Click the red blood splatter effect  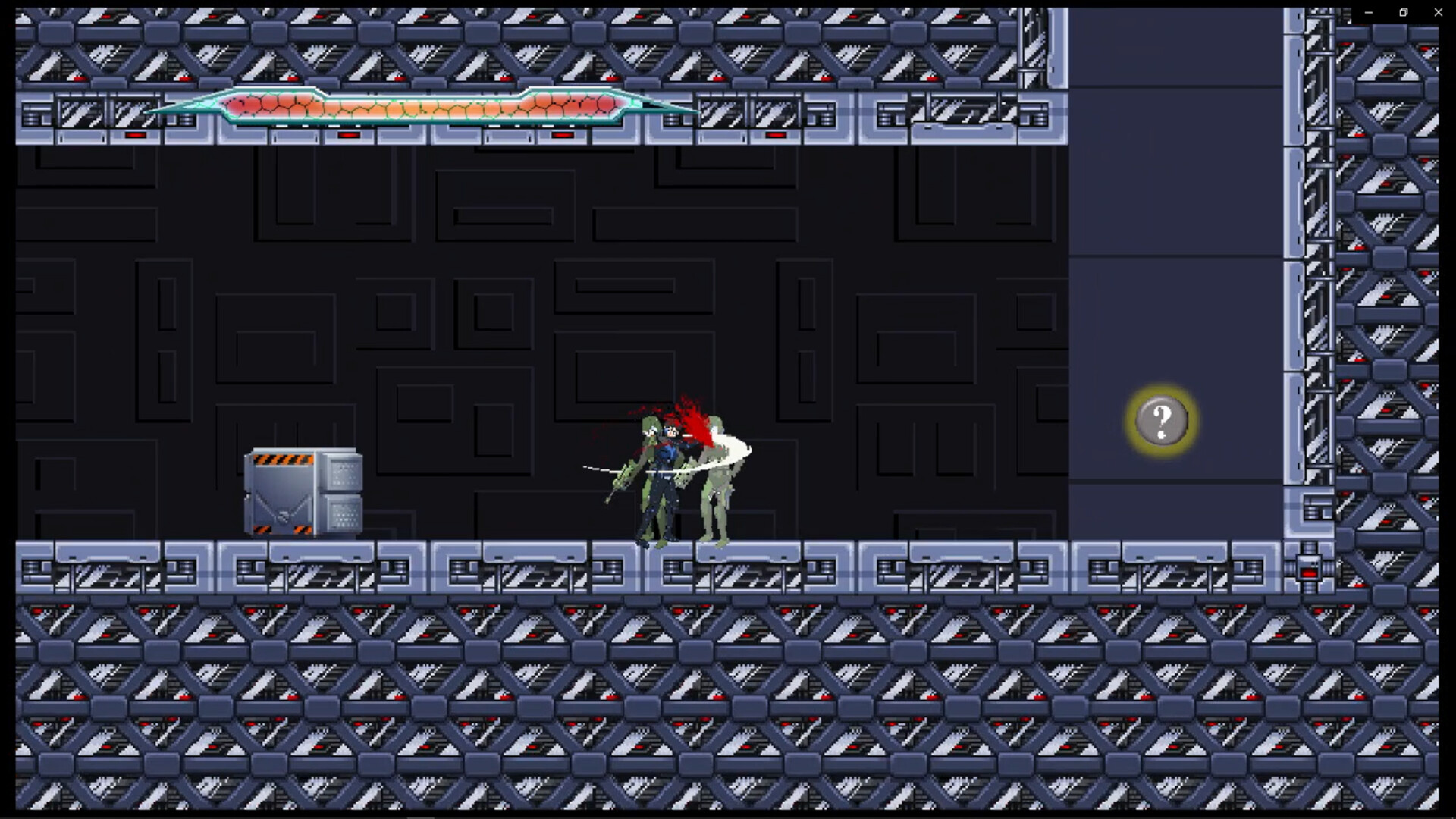point(690,417)
